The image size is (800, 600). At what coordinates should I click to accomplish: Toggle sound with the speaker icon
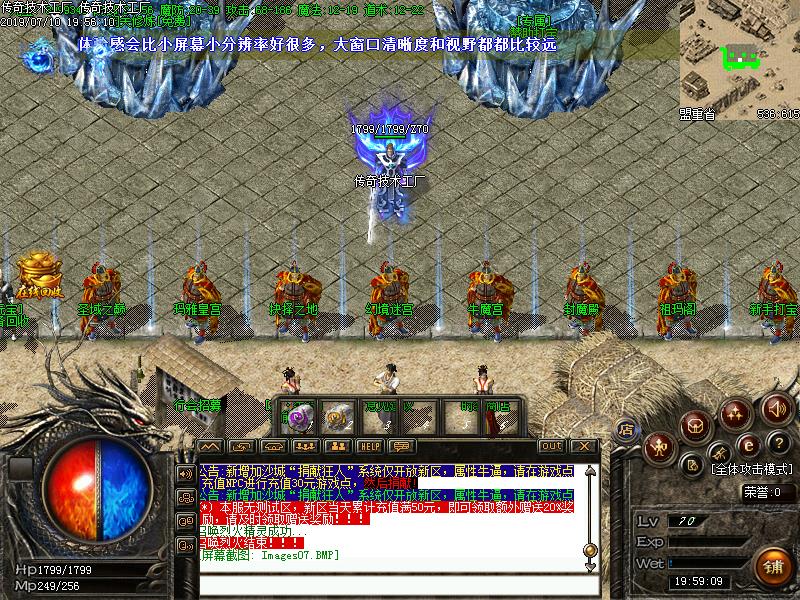777,407
